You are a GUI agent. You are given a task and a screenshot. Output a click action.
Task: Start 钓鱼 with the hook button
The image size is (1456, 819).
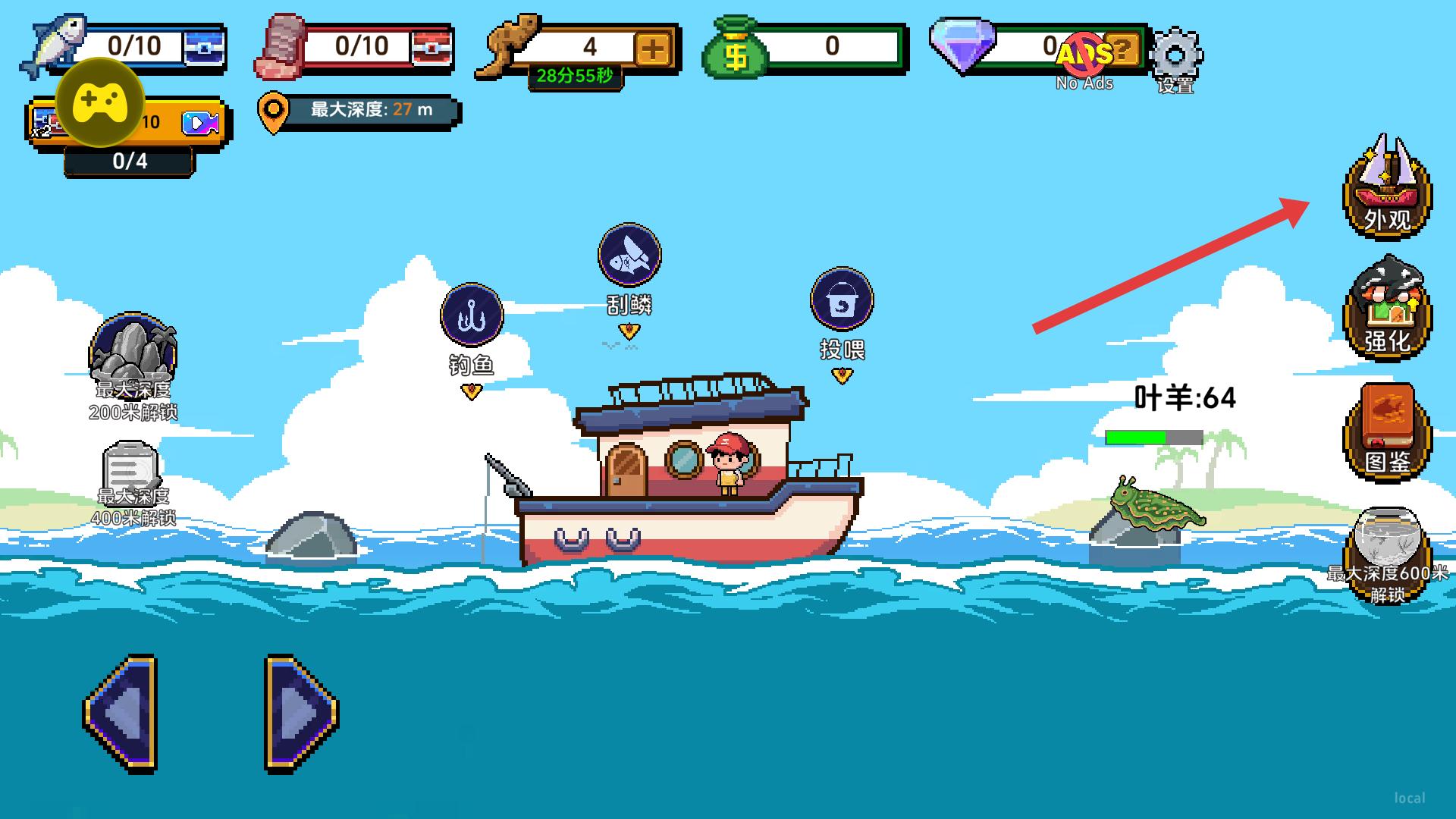(x=472, y=315)
